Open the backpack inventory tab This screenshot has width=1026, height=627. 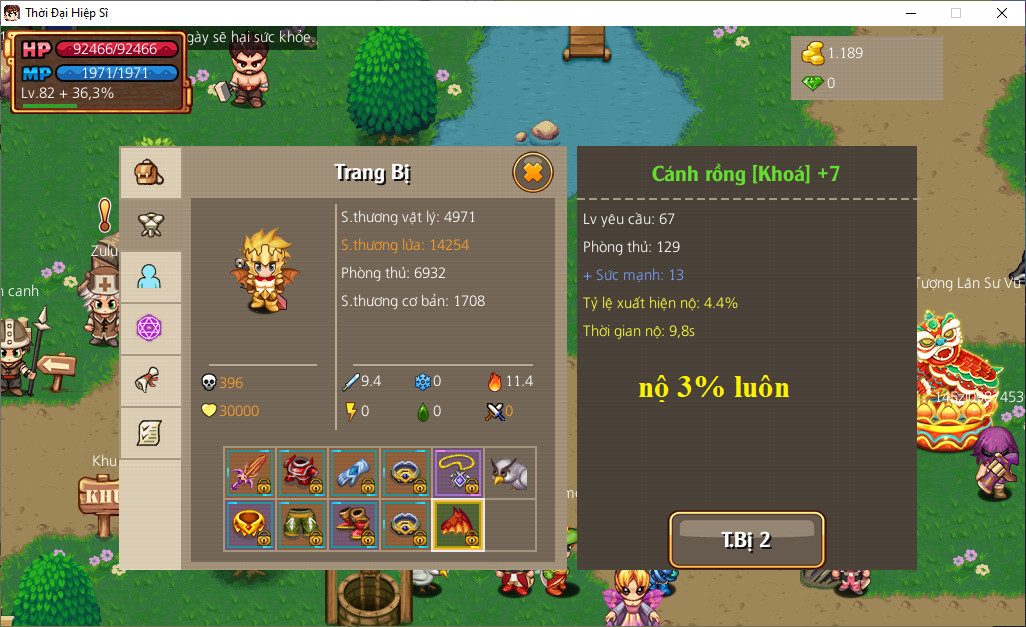click(150, 173)
